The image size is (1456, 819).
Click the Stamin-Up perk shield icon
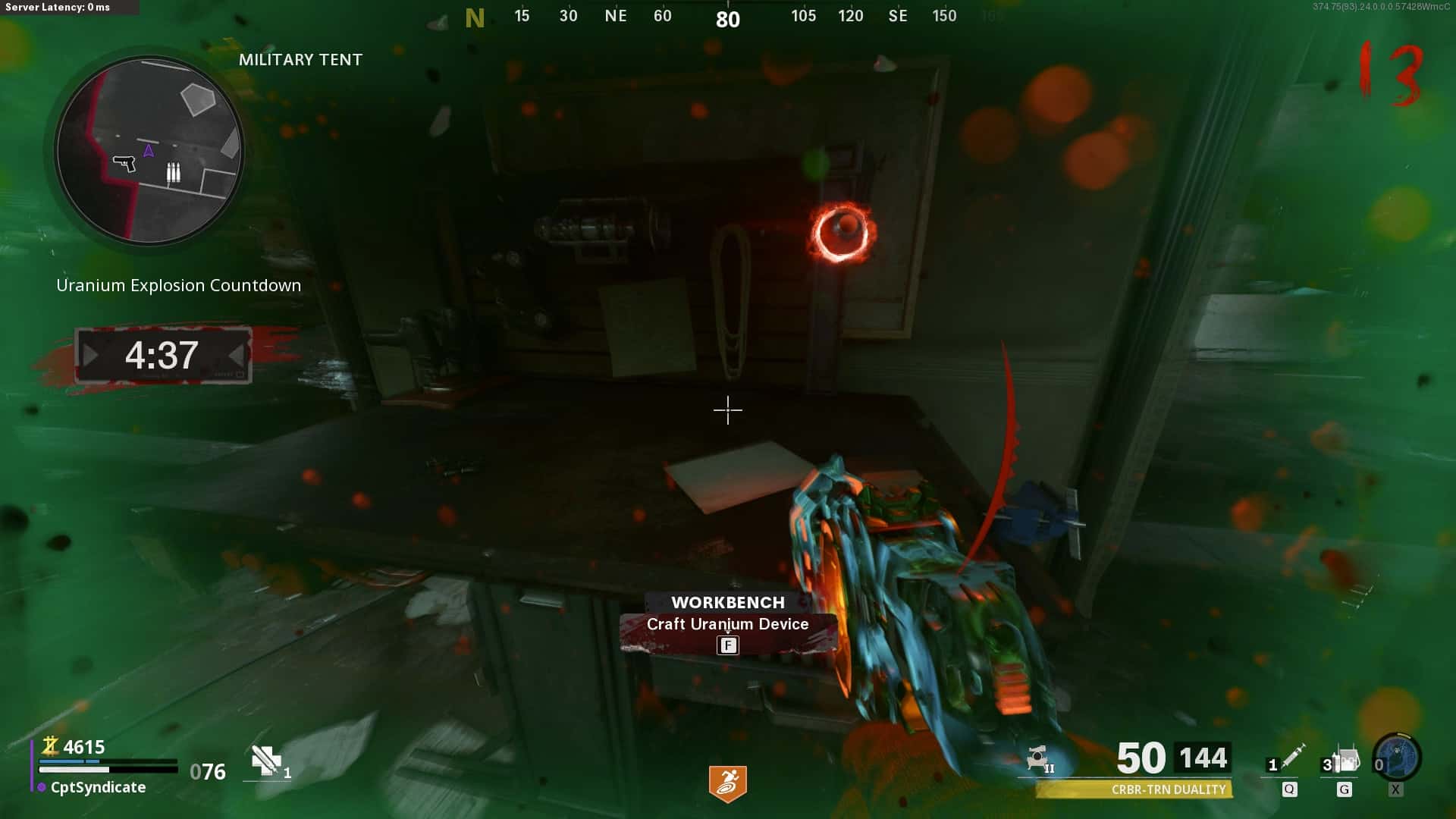(x=727, y=783)
